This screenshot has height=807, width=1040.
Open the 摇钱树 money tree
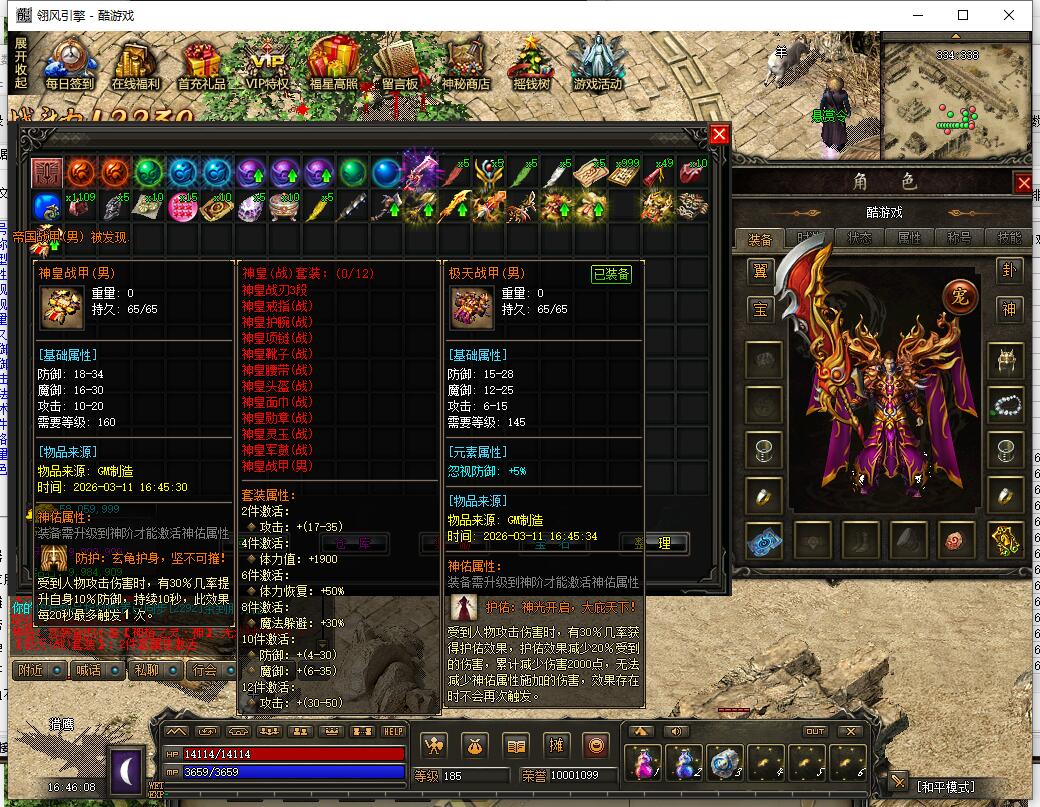click(x=531, y=65)
